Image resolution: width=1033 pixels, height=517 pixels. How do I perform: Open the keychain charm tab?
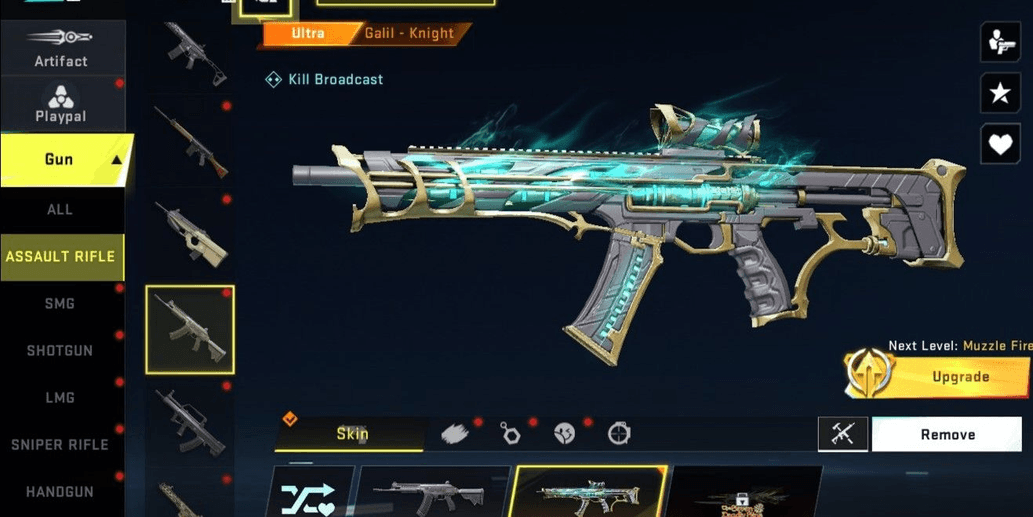click(x=510, y=434)
